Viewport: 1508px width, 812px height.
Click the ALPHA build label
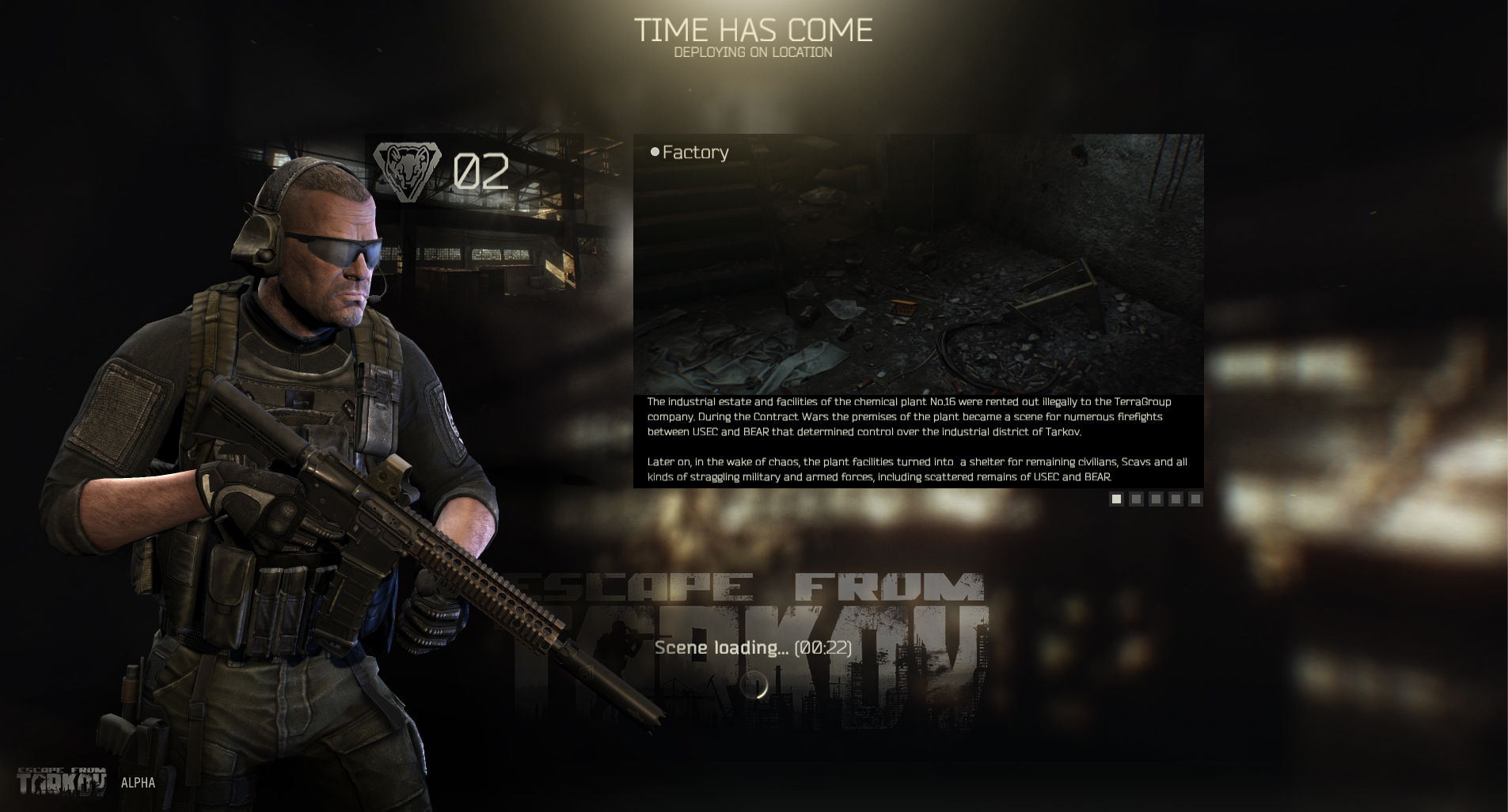(x=137, y=784)
